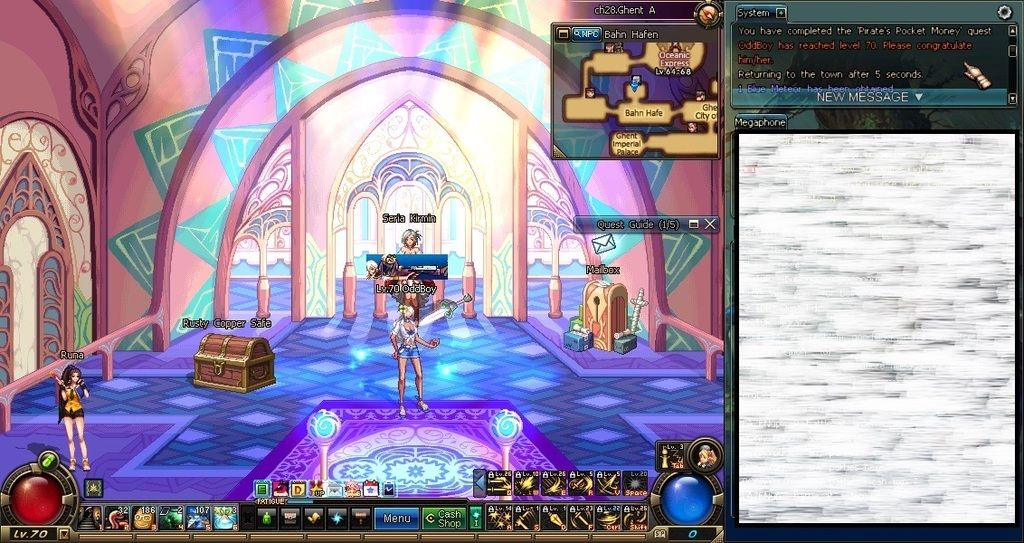The image size is (1024, 543).
Task: Open the channel label ch28.Ghent A
Action: pos(624,10)
